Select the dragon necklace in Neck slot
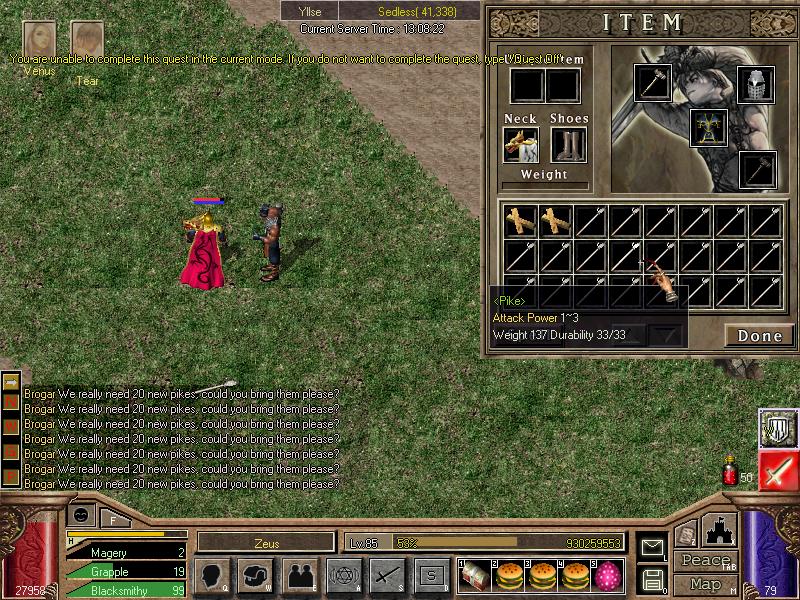Viewport: 800px width, 600px height. click(521, 145)
